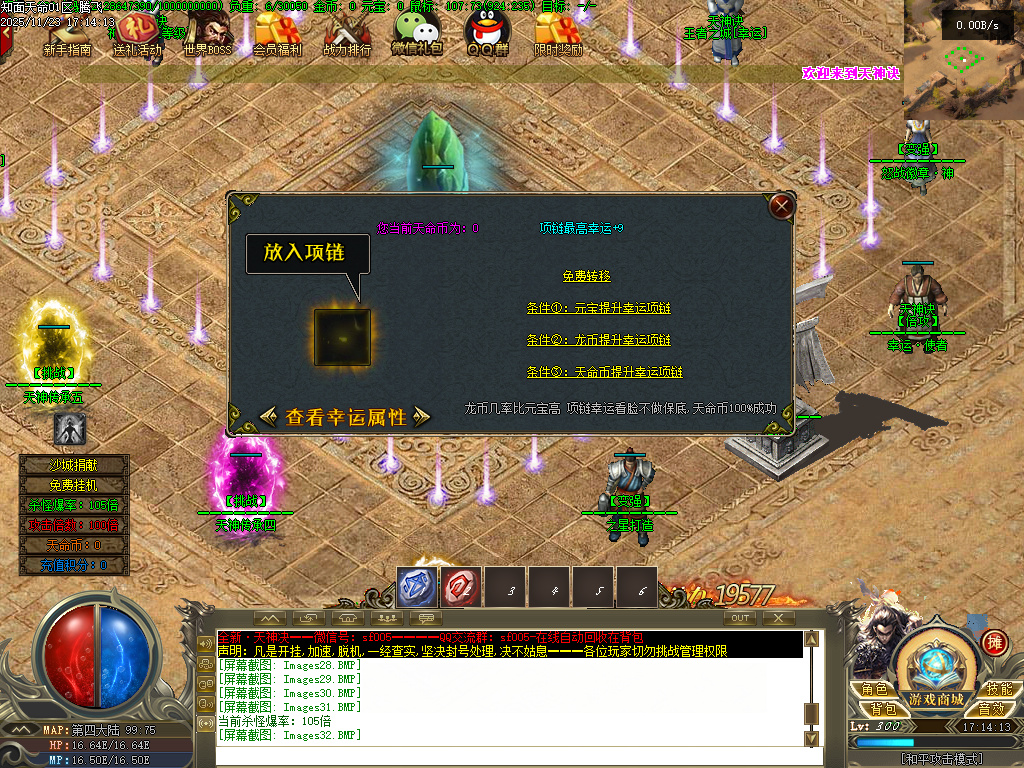Click the 放入项链 necklace slot
This screenshot has height=768, width=1024.
pos(342,337)
